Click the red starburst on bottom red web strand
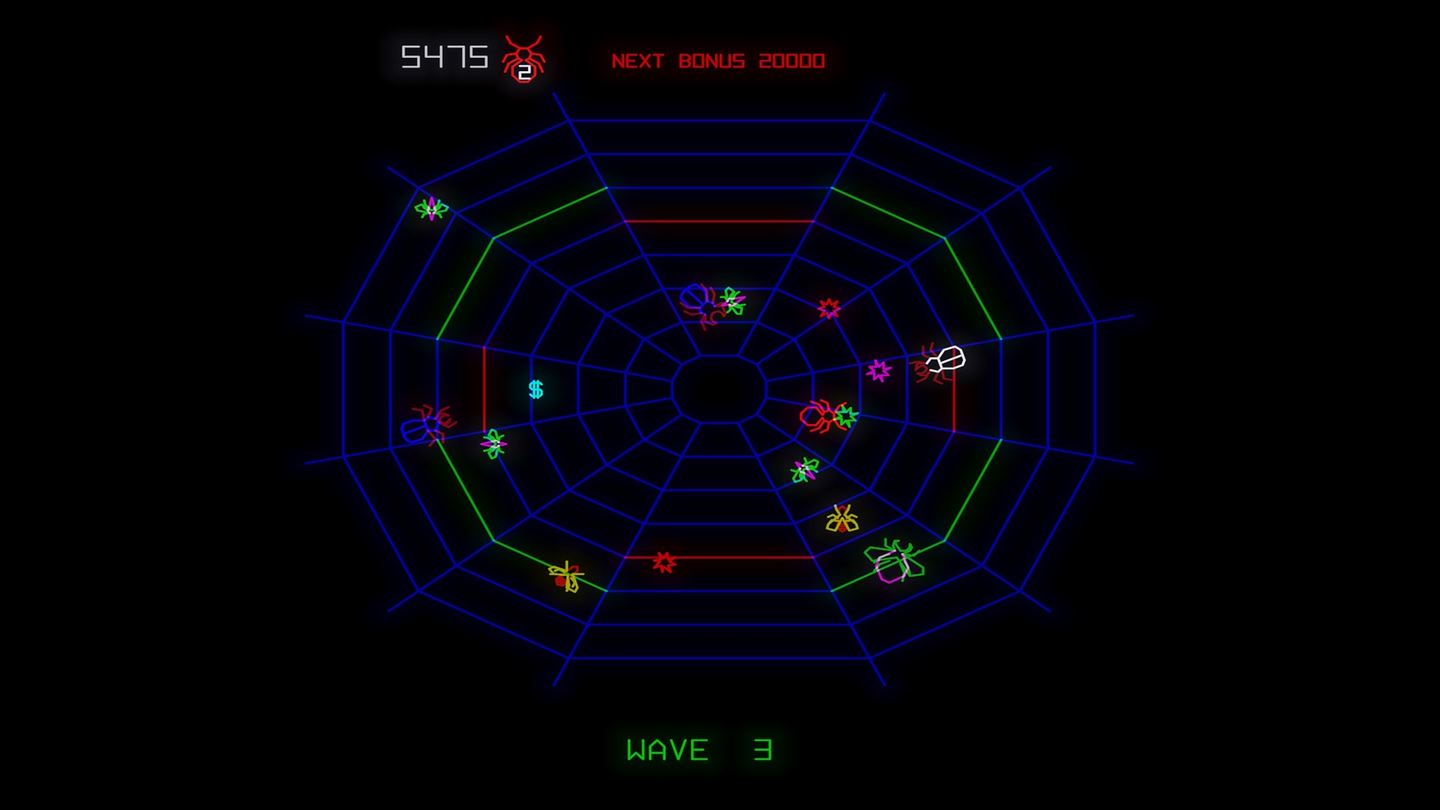This screenshot has height=810, width=1440. coord(666,563)
